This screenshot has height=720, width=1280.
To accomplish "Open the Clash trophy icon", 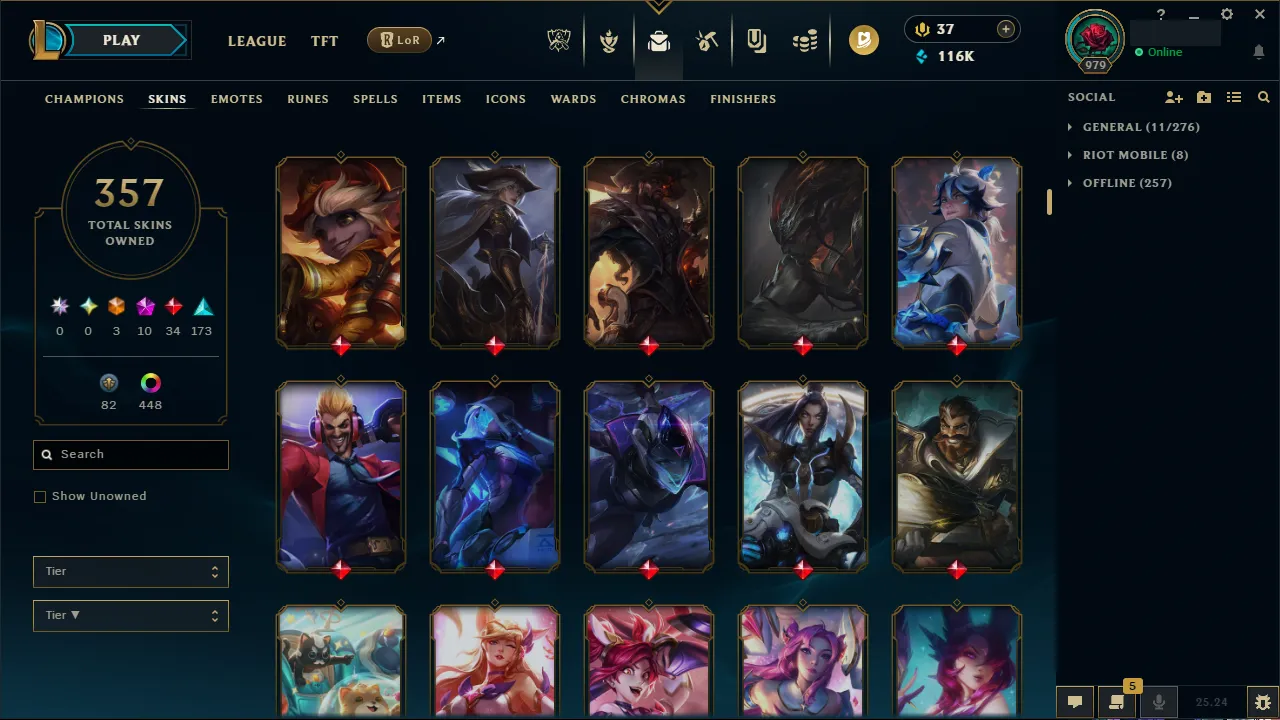I will [x=608, y=40].
